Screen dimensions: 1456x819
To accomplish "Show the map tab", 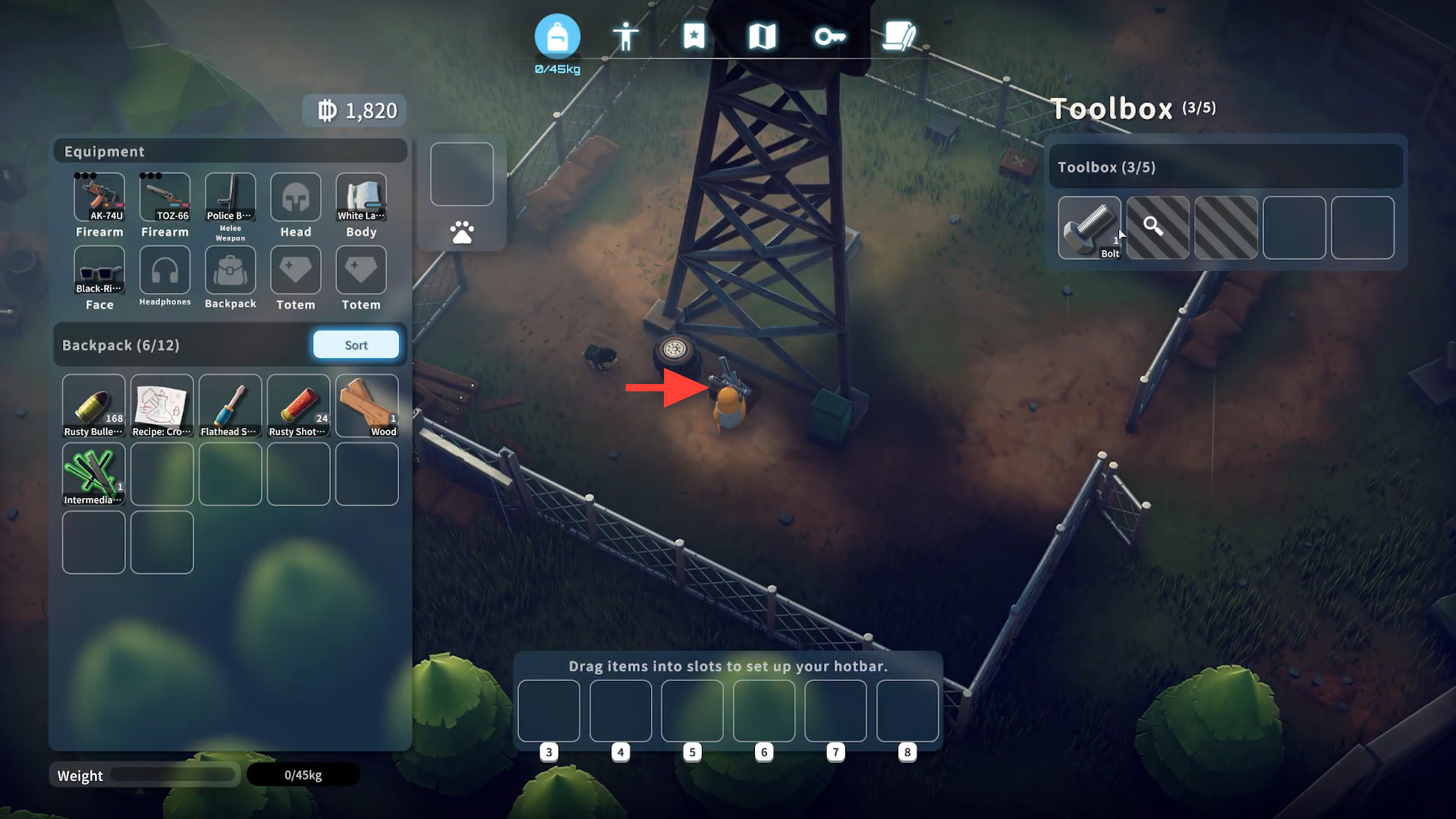I will tap(762, 36).
